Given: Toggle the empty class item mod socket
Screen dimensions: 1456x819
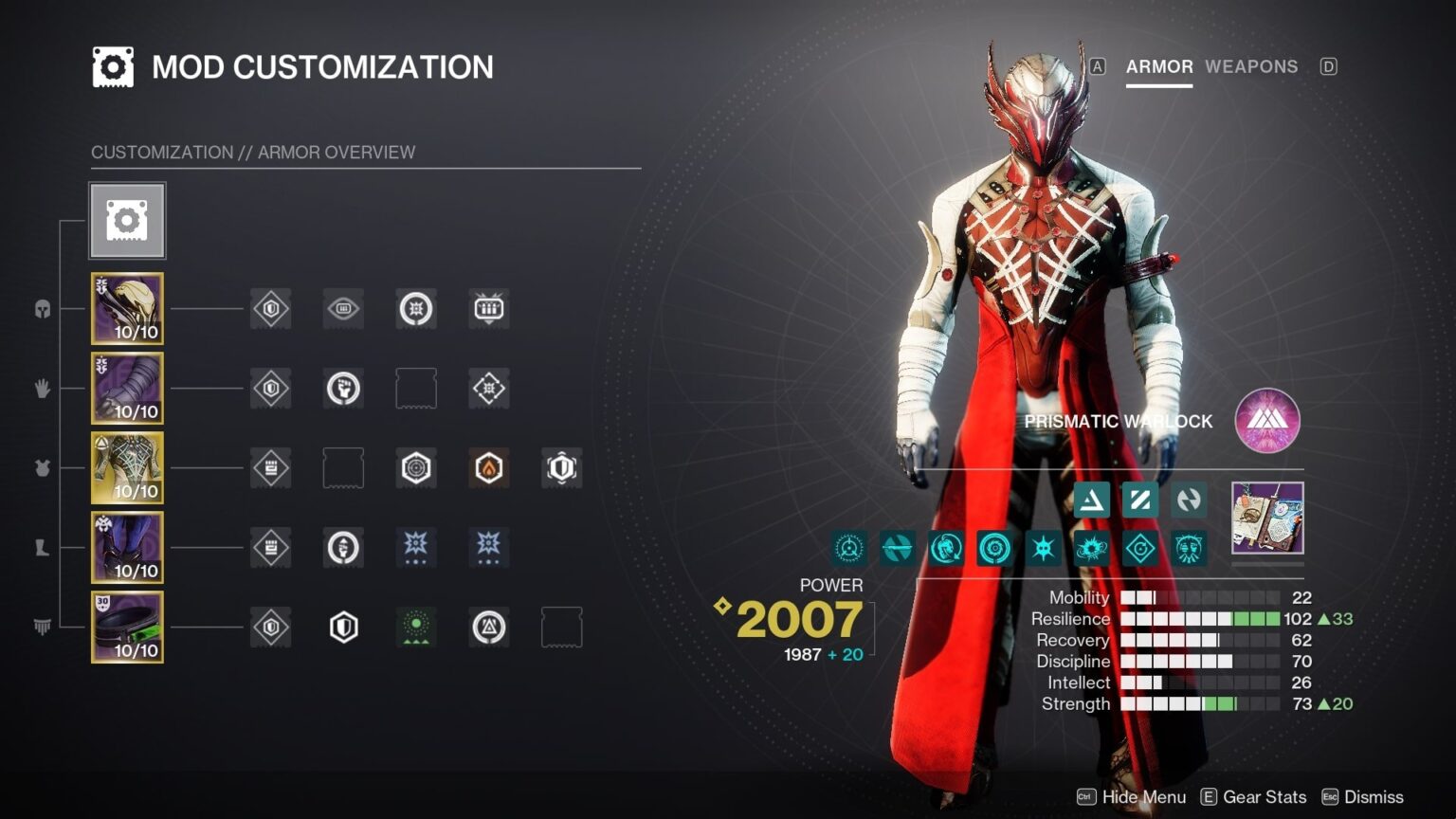Looking at the screenshot, I should tap(561, 626).
